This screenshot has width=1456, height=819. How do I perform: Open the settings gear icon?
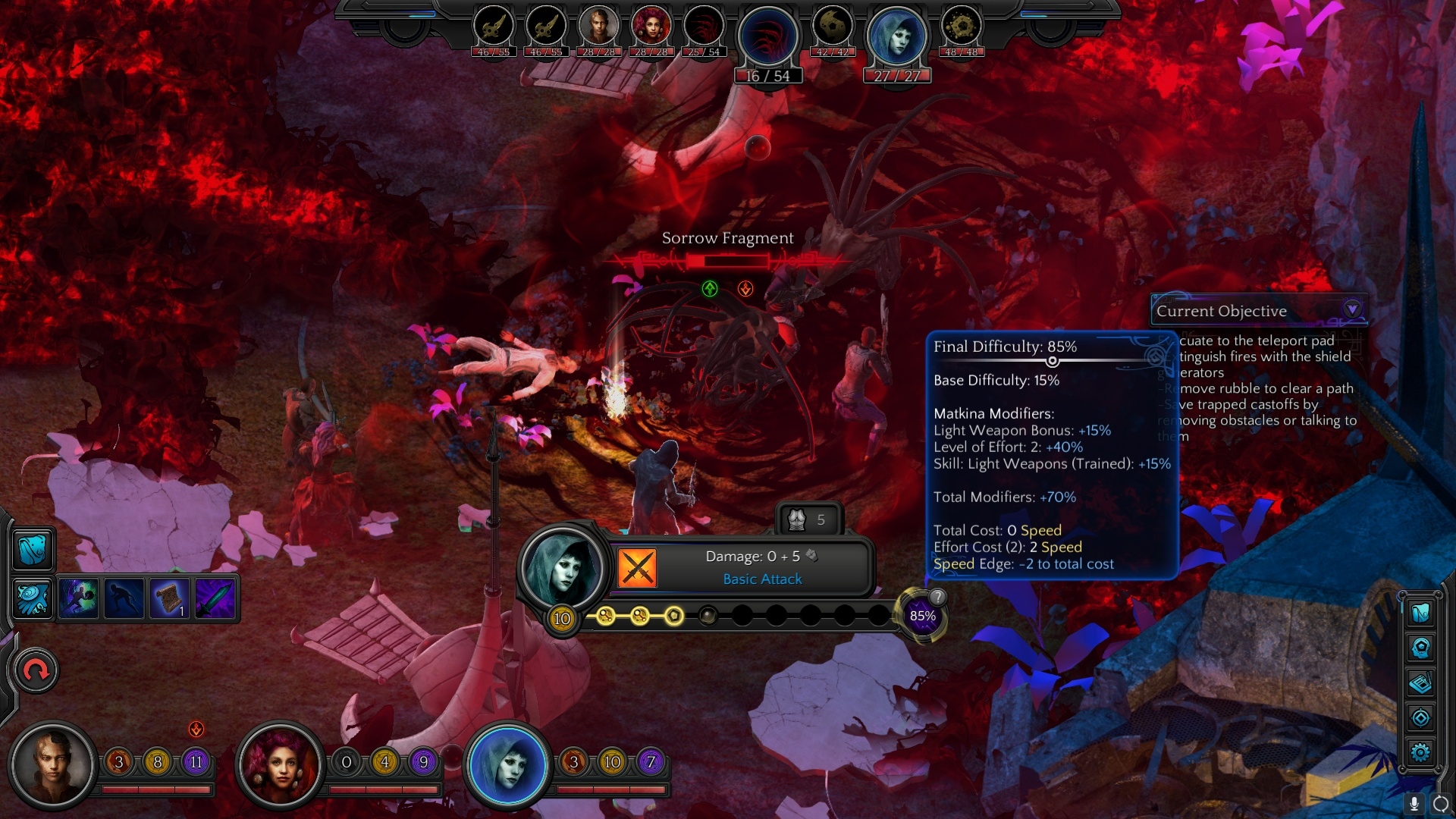click(x=1420, y=752)
